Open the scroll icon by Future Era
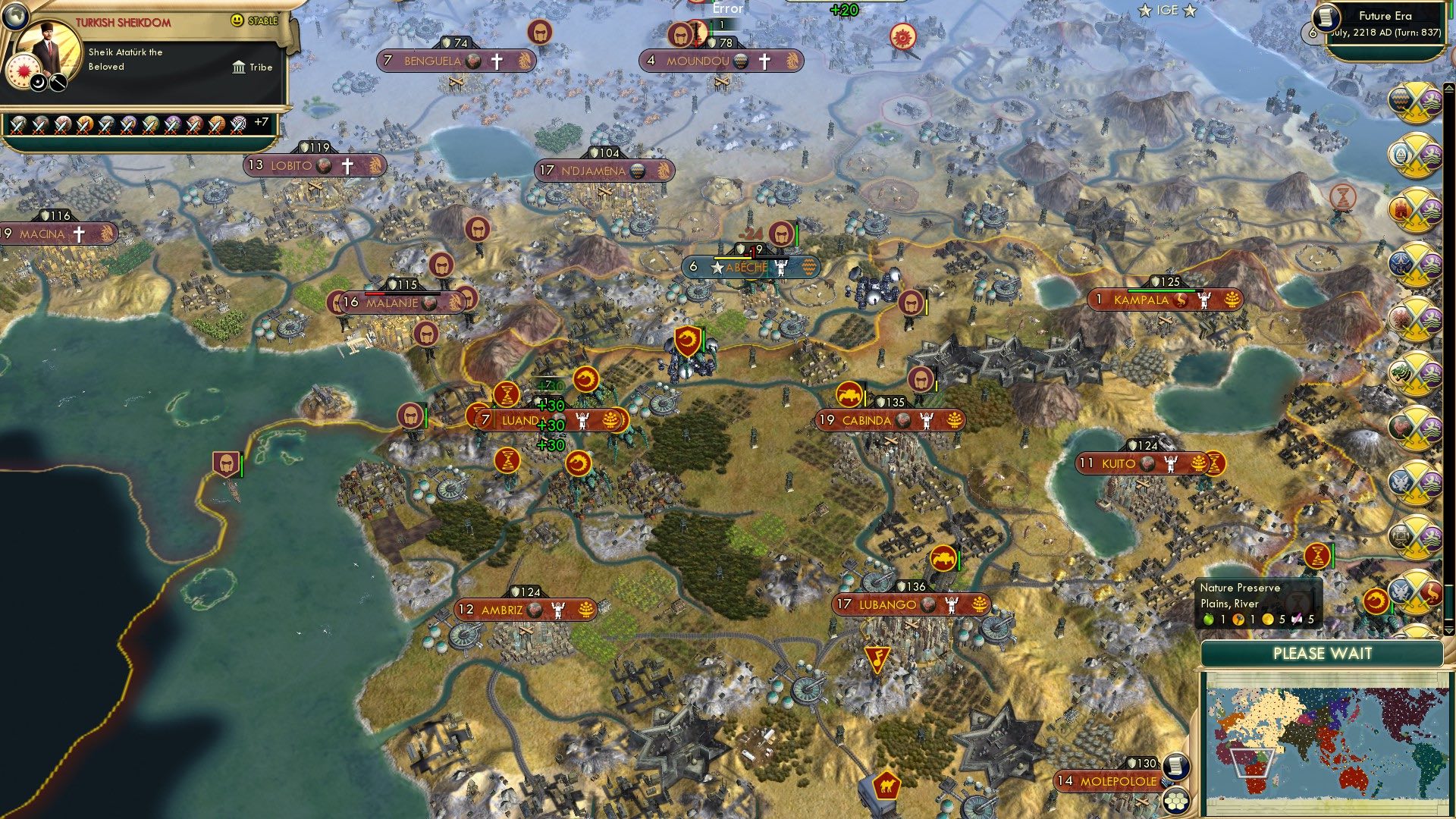Viewport: 1456px width, 819px height. (1326, 17)
